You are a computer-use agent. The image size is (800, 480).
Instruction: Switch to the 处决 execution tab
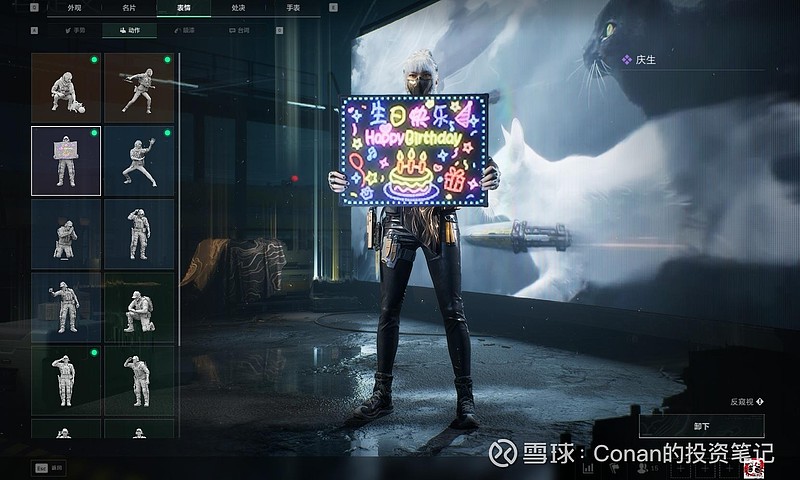(238, 7)
